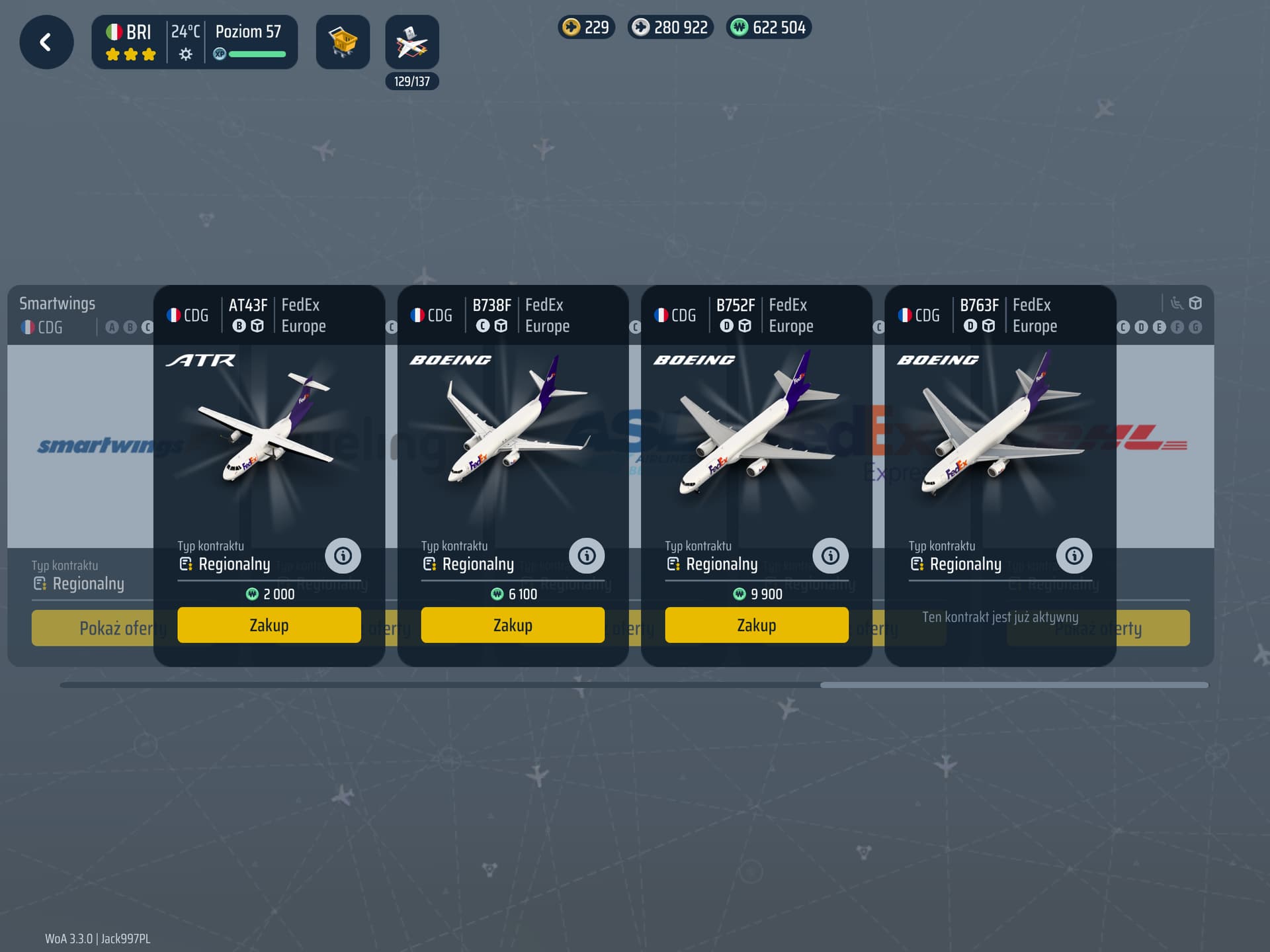Open the aircraft fleet icon
Image resolution: width=1270 pixels, height=952 pixels.
pos(412,42)
